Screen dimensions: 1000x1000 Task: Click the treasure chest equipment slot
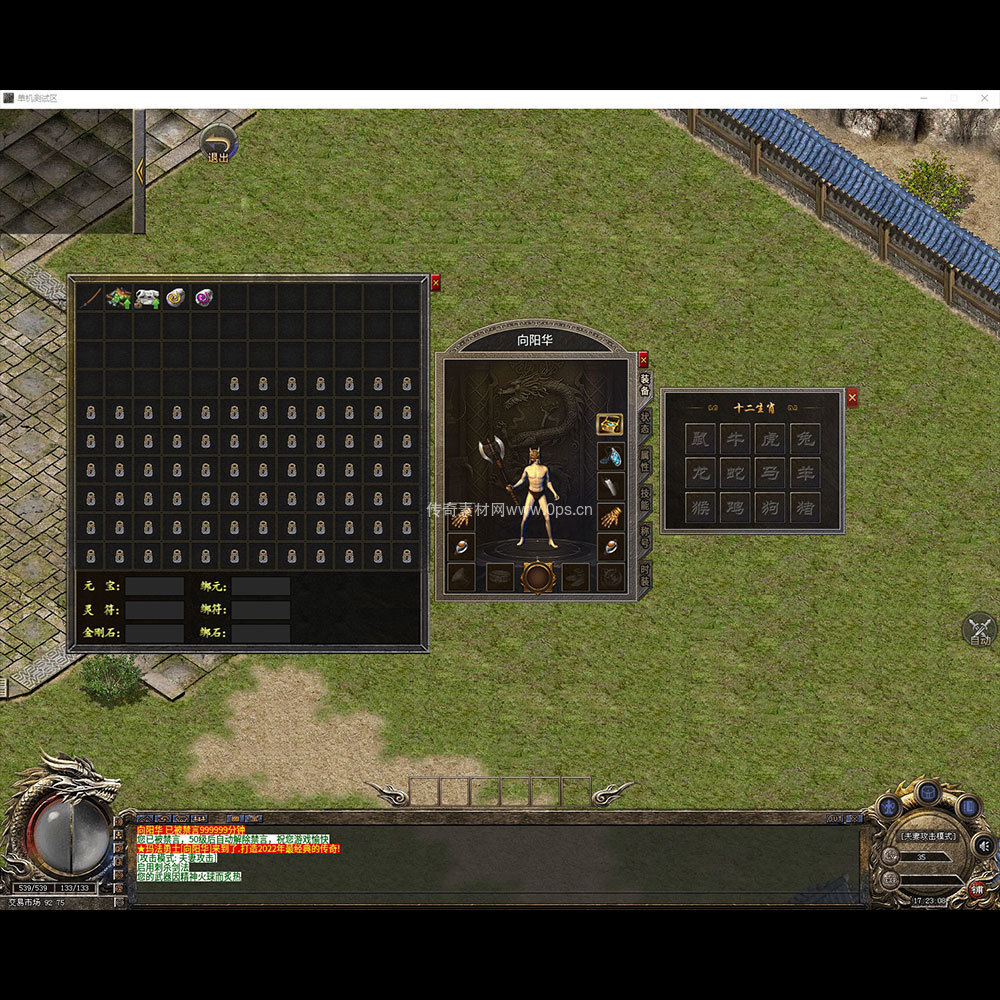(610, 424)
